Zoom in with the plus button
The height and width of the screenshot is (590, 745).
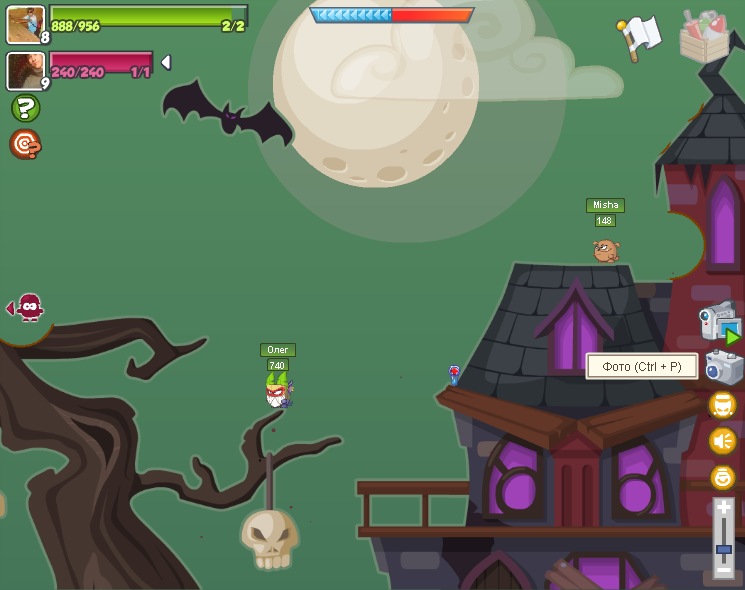point(723,509)
